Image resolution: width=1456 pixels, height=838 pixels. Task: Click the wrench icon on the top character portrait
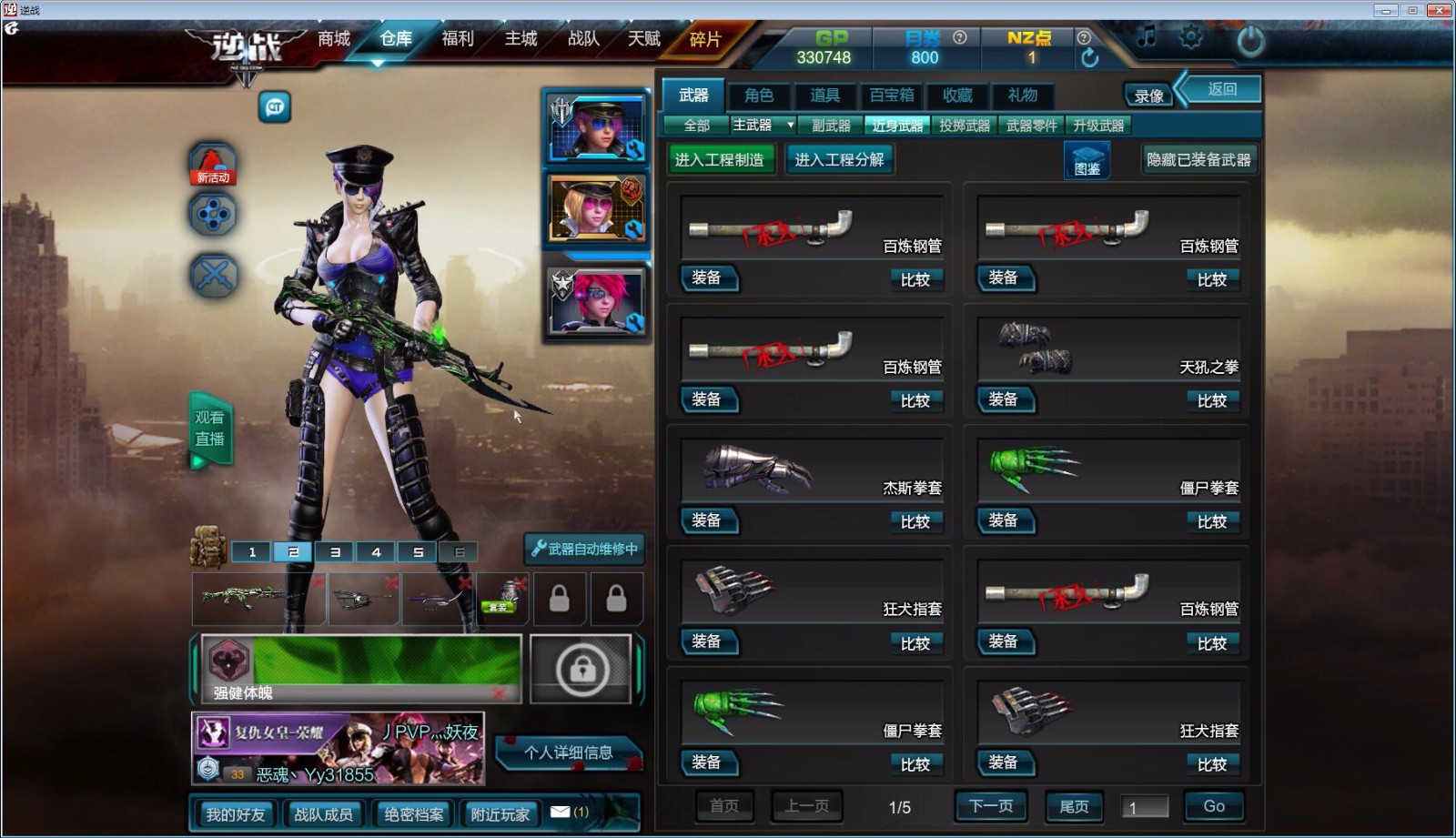(x=632, y=149)
